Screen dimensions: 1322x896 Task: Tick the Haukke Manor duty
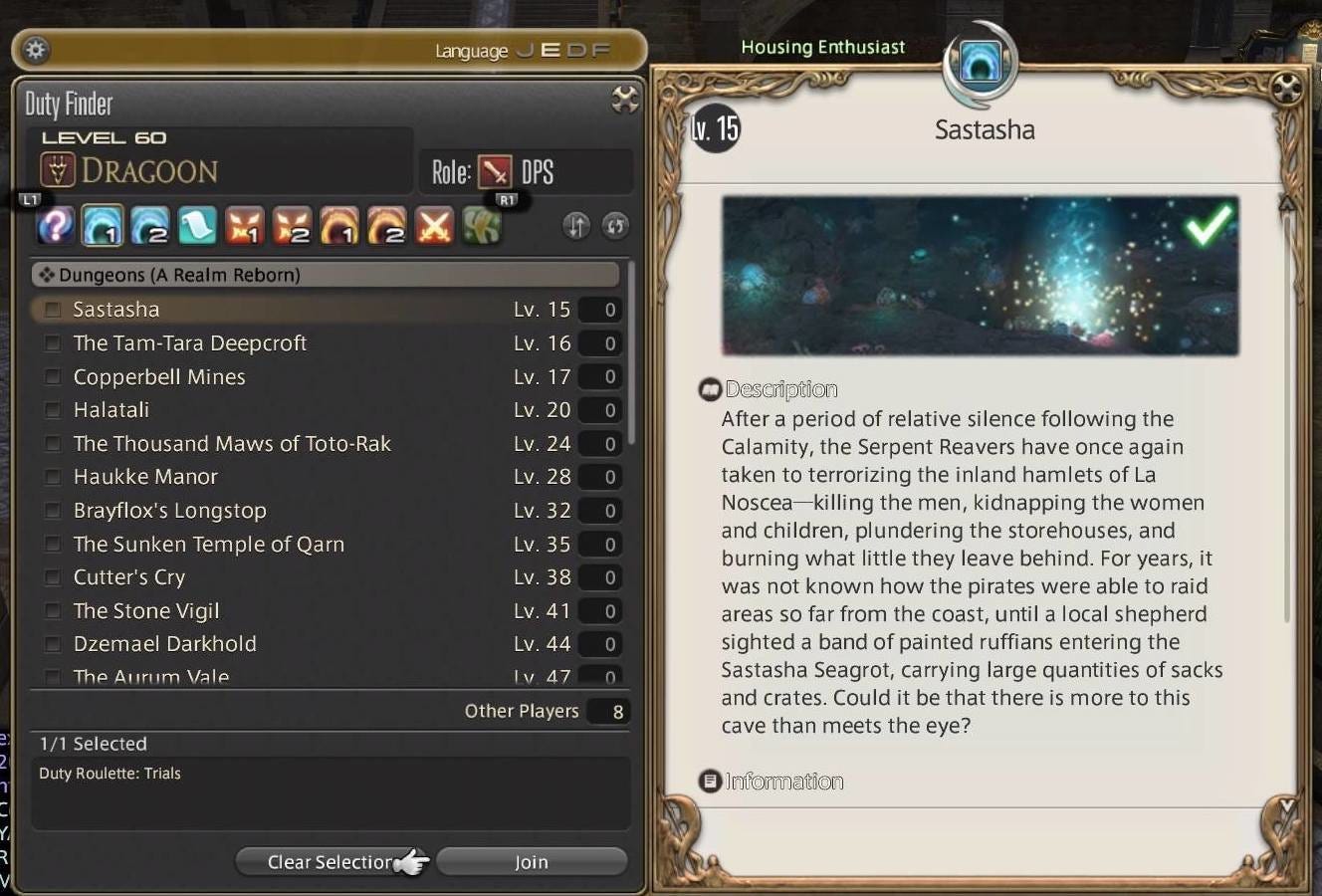[53, 477]
